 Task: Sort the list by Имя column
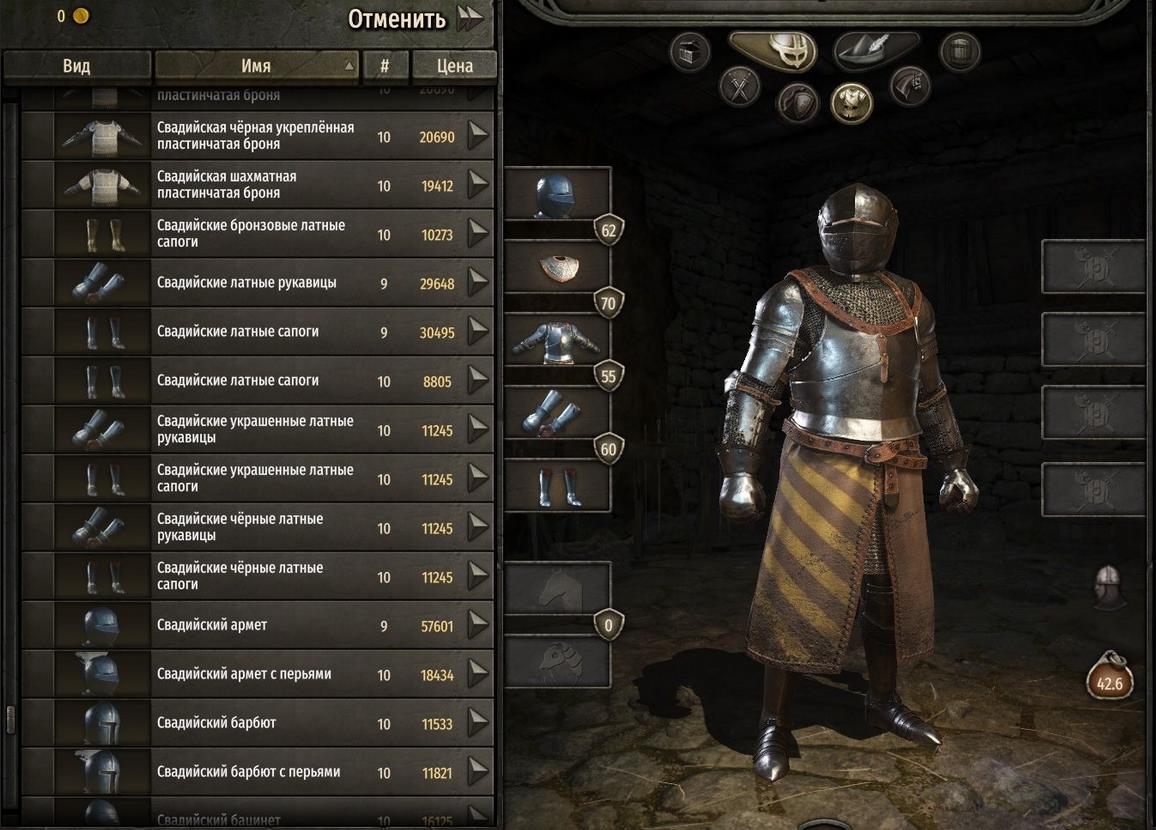pyautogui.click(x=256, y=66)
